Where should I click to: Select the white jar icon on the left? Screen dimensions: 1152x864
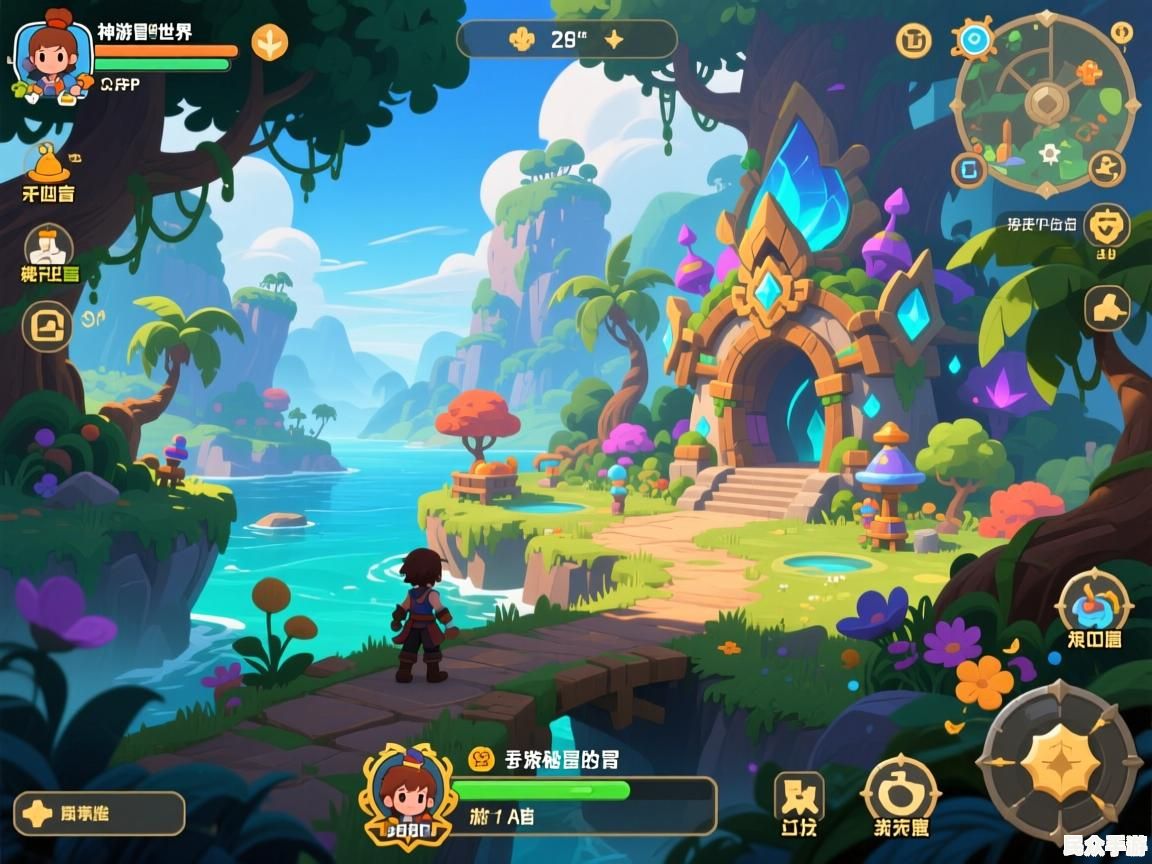tap(49, 247)
